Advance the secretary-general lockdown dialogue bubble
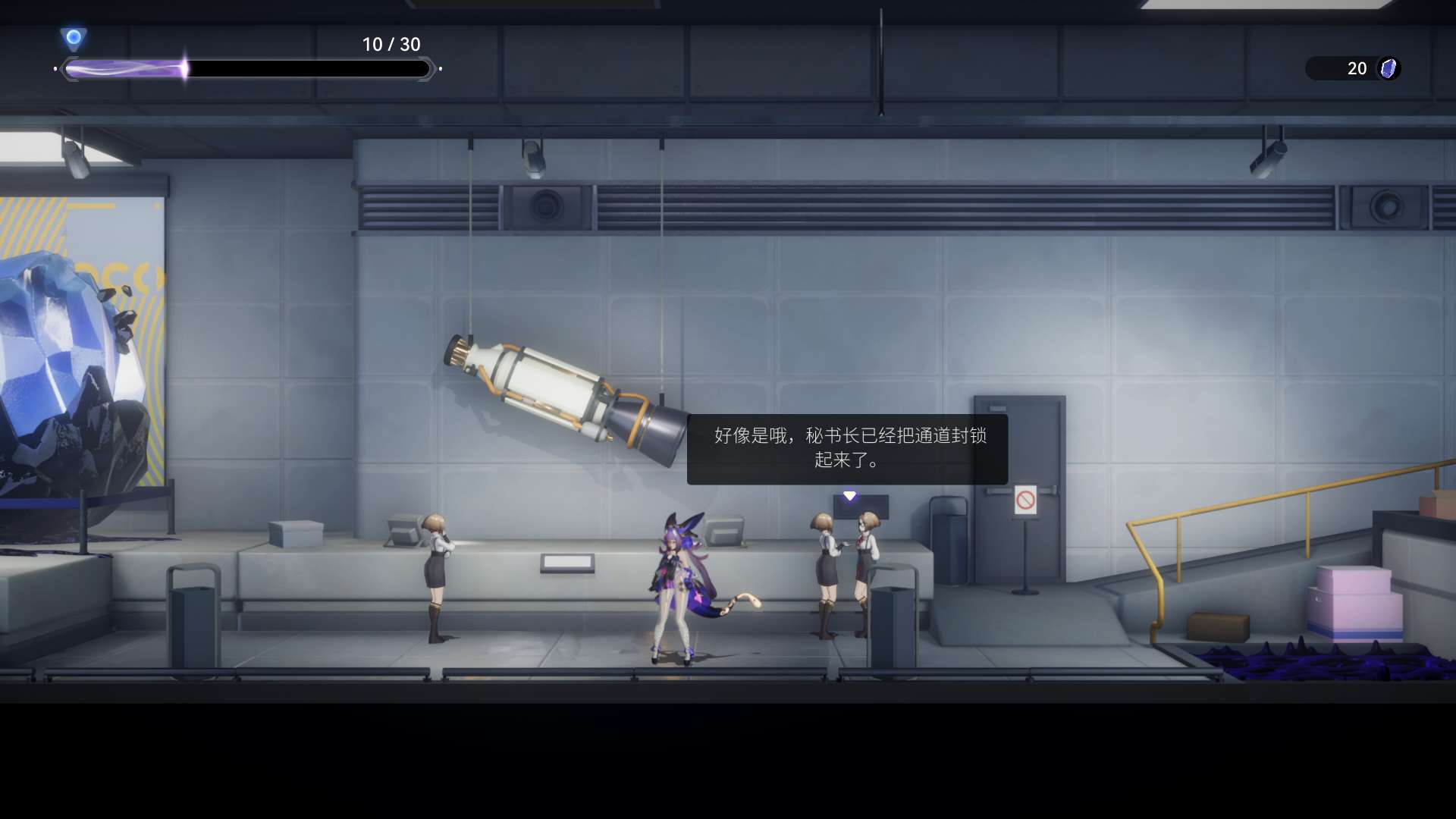The width and height of the screenshot is (1456, 819). [x=847, y=449]
